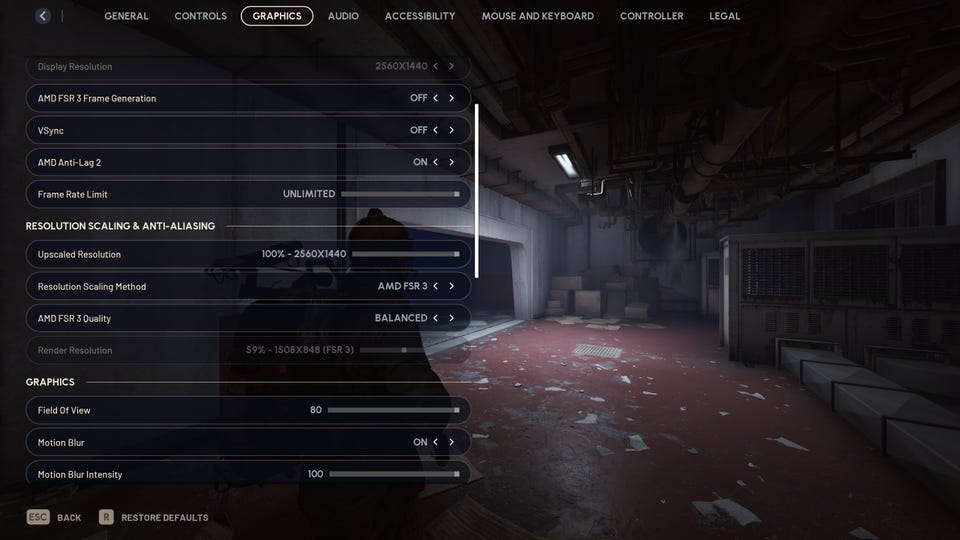Image resolution: width=960 pixels, height=540 pixels.
Task: Switch to the Controller tab
Action: 651,16
